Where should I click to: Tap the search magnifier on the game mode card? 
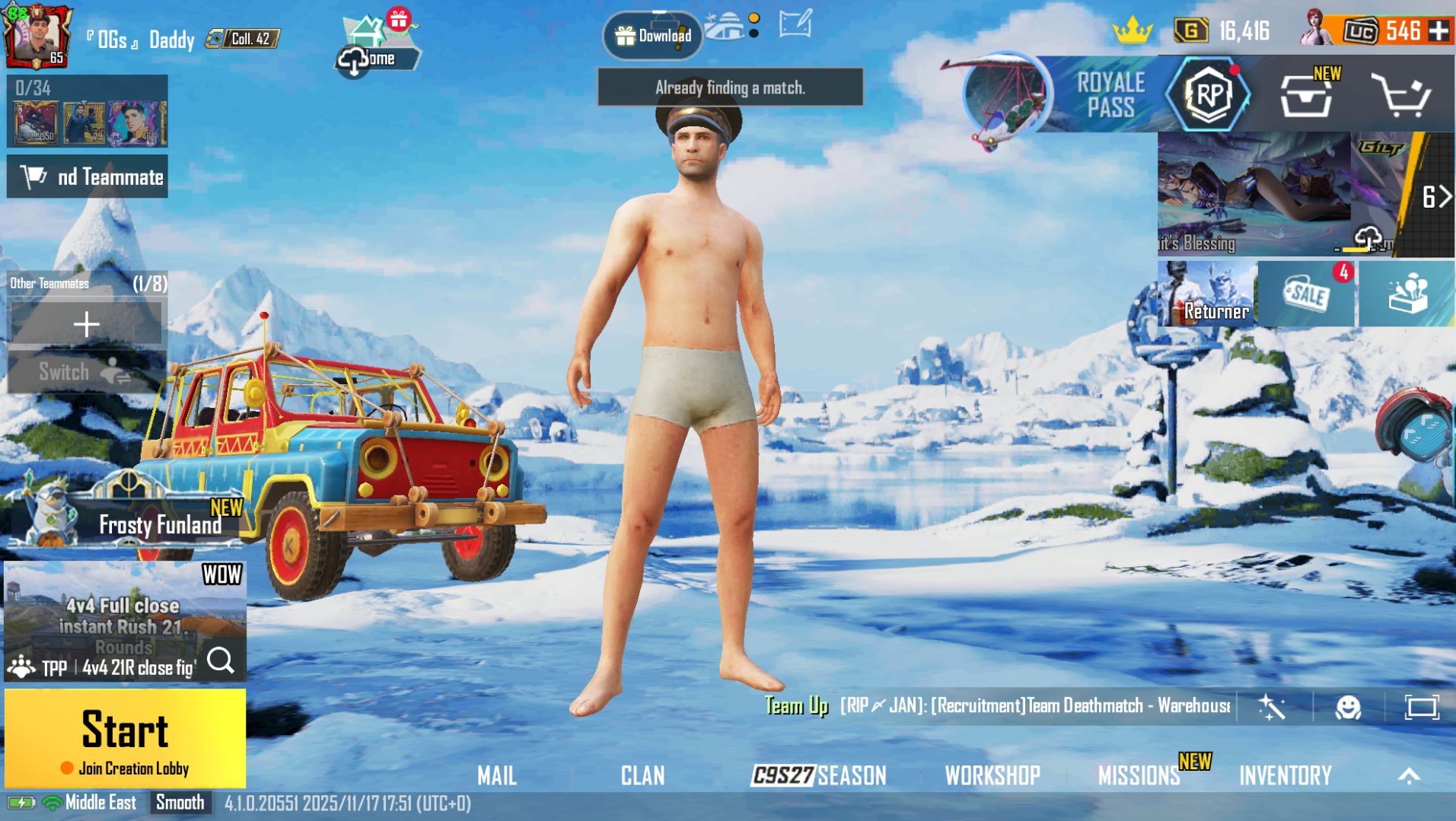coord(221,661)
